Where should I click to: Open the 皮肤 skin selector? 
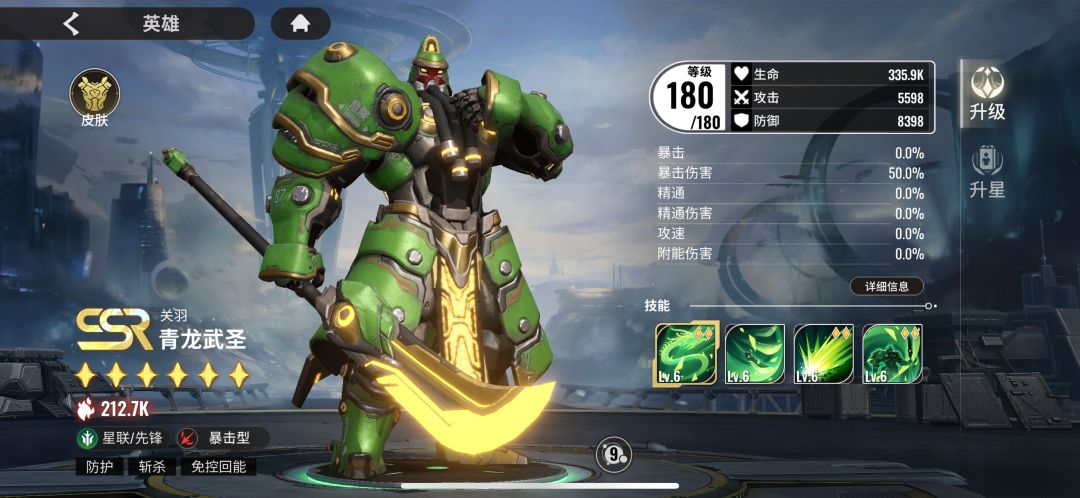click(x=94, y=99)
